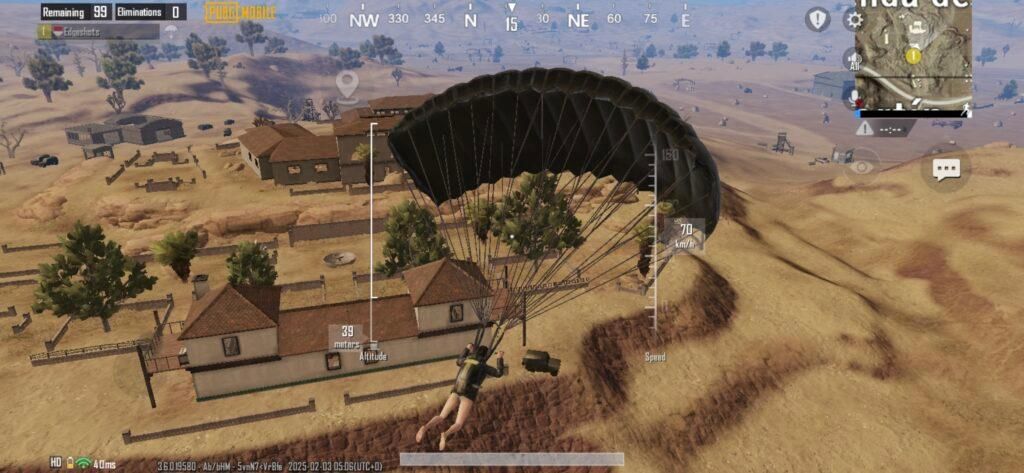Tap the warning triangle indicator below minimap
The height and width of the screenshot is (473, 1024).
pyautogui.click(x=864, y=129)
